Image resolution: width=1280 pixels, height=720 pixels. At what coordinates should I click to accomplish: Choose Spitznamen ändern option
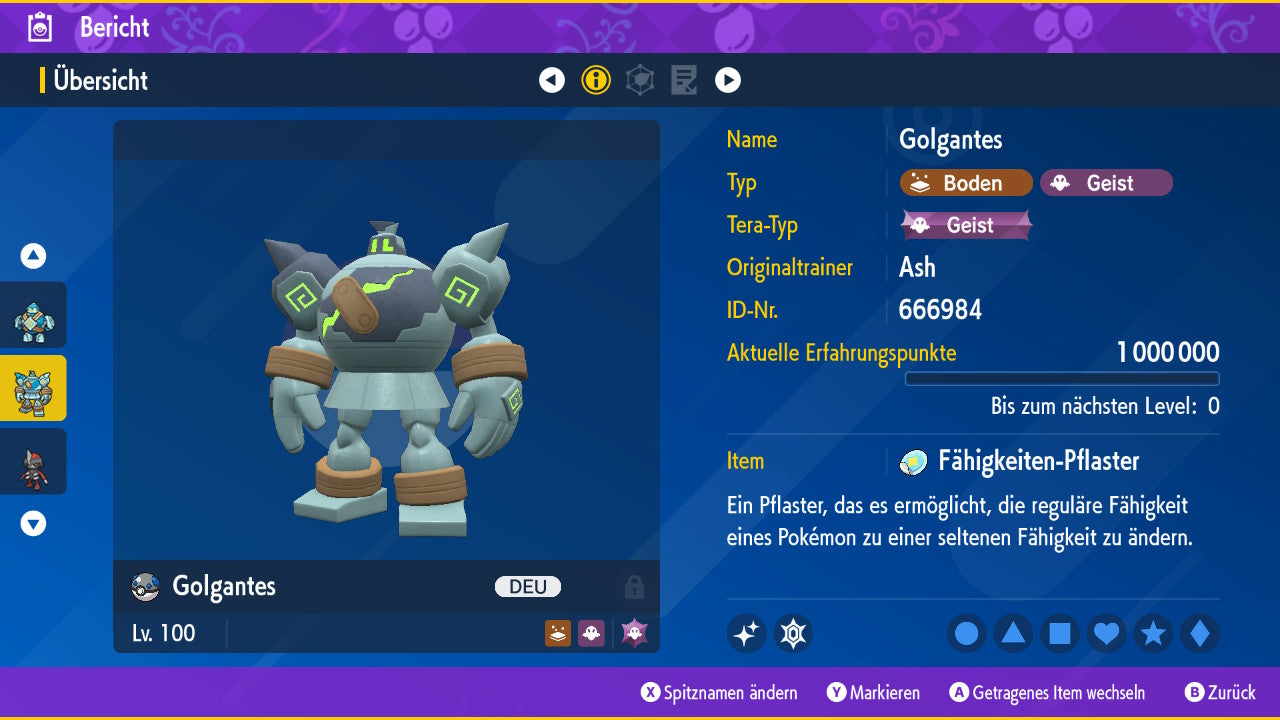tap(720, 693)
